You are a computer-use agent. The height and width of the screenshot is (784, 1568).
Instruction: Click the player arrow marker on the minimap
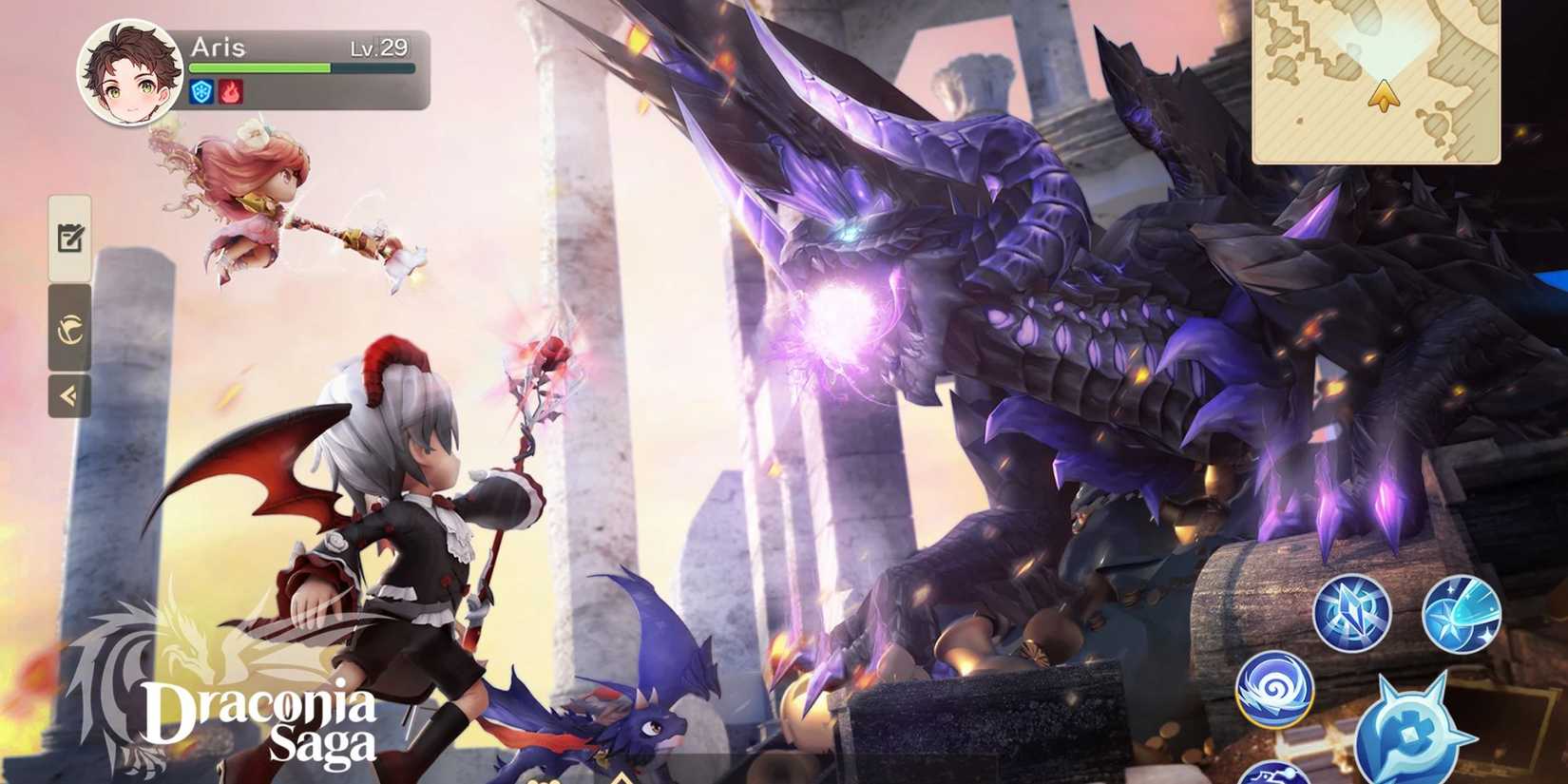[x=1383, y=95]
